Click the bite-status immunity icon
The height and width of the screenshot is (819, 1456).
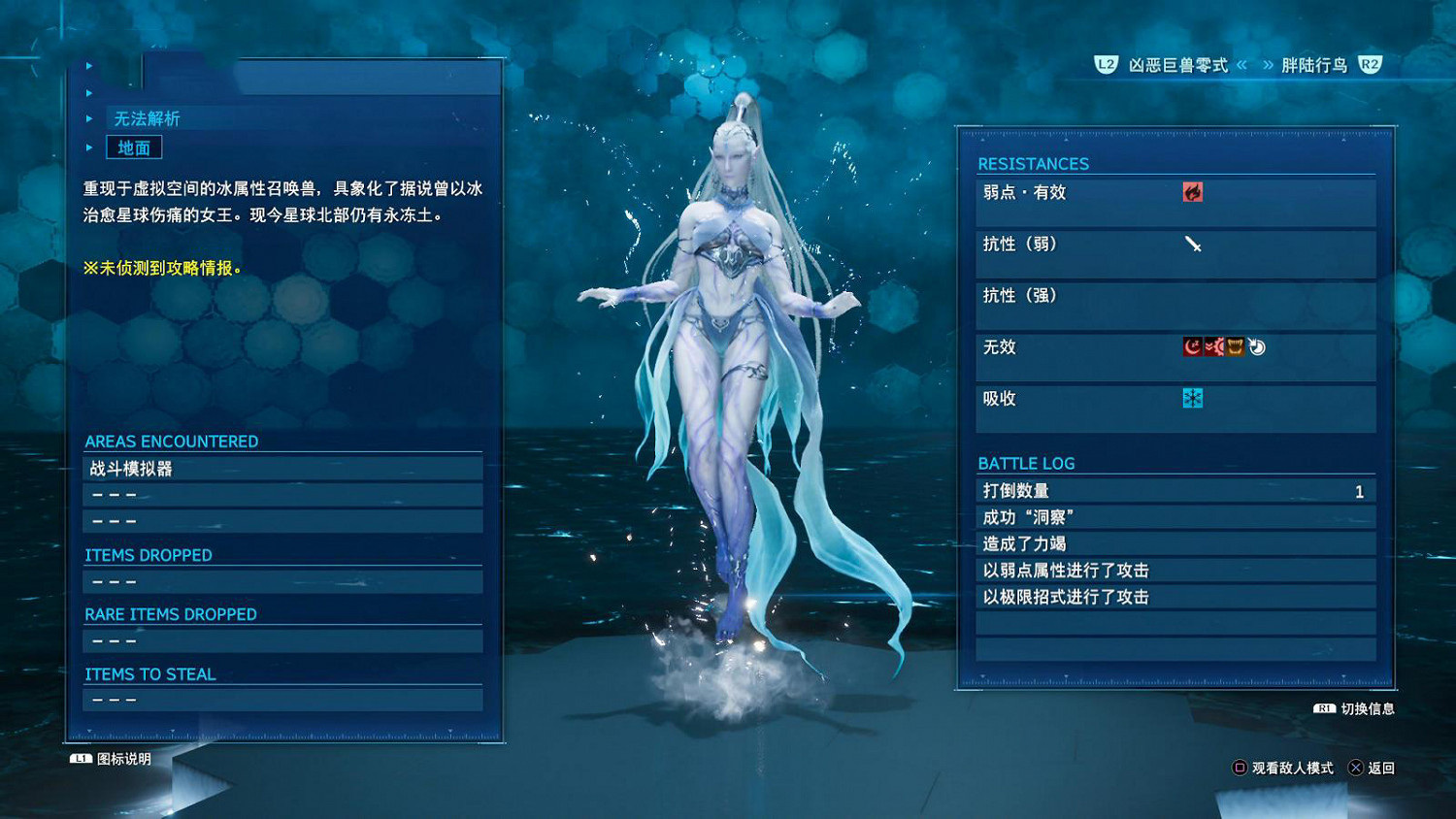click(x=1234, y=346)
